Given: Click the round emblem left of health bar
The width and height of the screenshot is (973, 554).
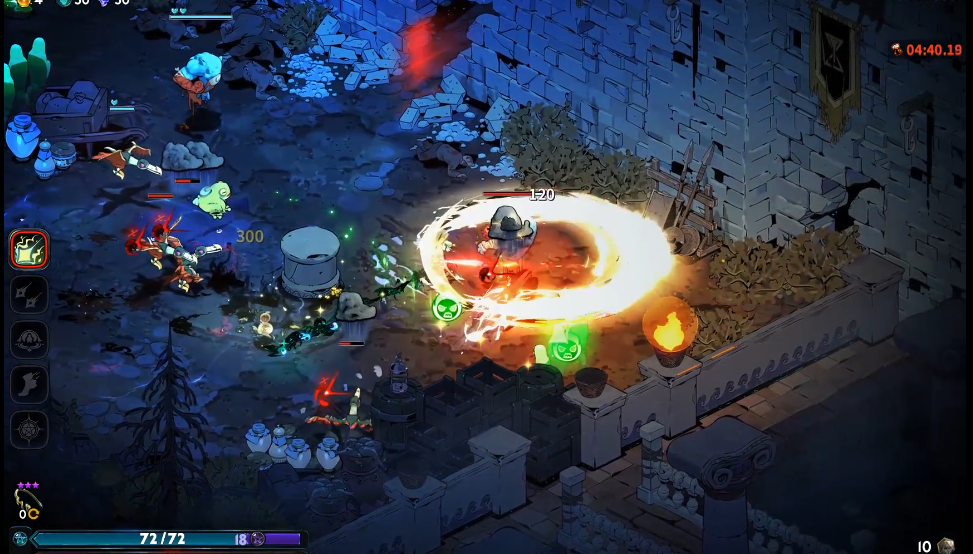Looking at the screenshot, I should (x=20, y=539).
